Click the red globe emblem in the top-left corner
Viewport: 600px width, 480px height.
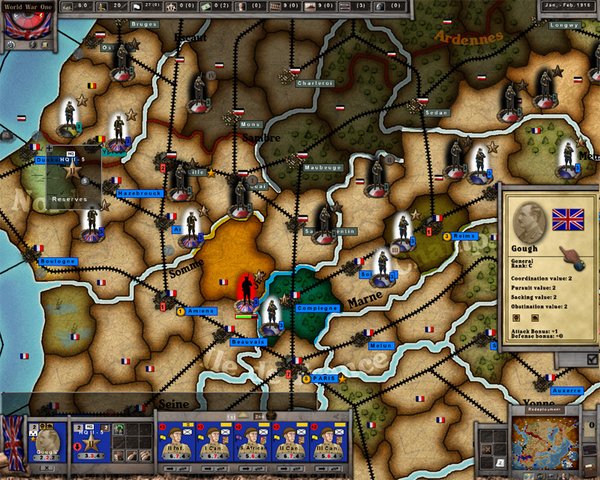[21, 23]
